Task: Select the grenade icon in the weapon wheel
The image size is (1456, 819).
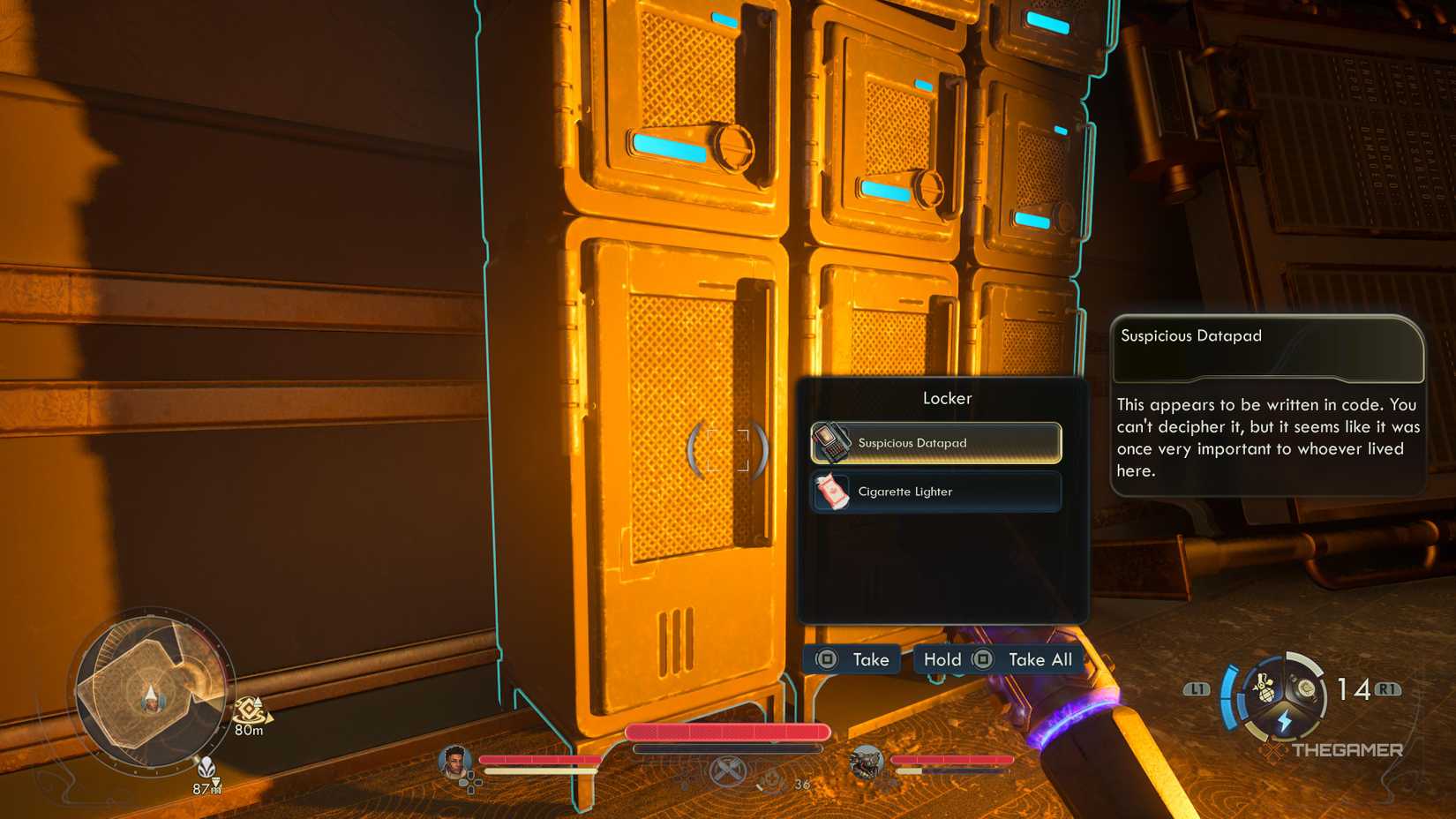Action: pos(1265,688)
